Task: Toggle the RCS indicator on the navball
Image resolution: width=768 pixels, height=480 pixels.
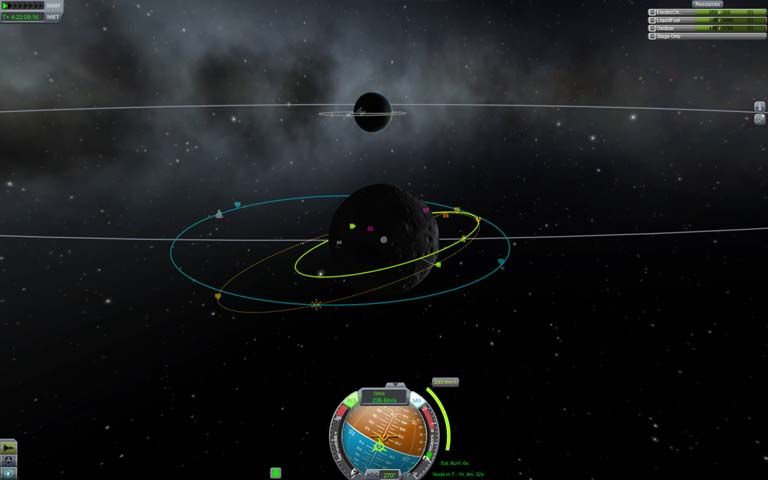Action: pos(351,399)
